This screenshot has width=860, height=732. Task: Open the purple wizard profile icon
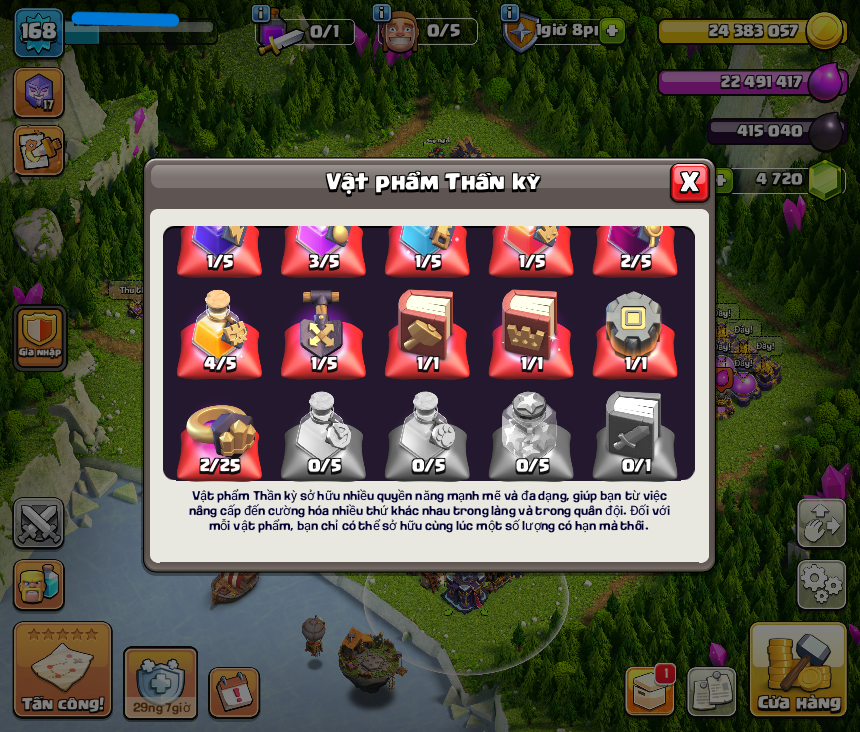point(38,92)
